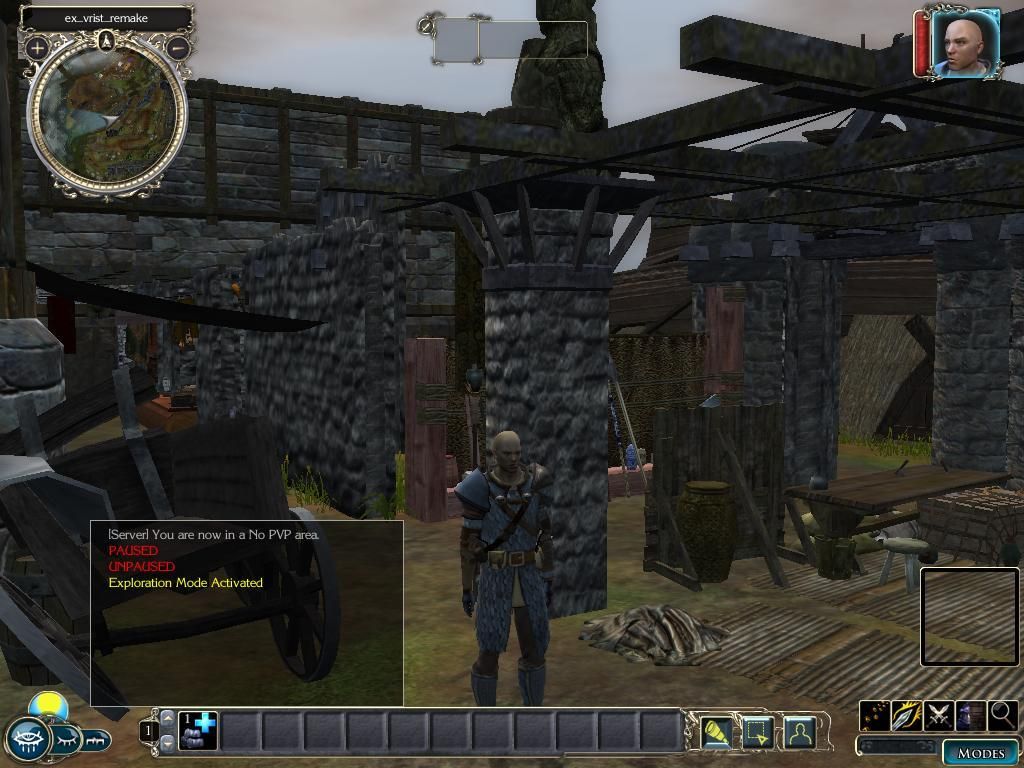1024x768 pixels.
Task: Click the golden sparkles spell icon
Action: [x=875, y=715]
